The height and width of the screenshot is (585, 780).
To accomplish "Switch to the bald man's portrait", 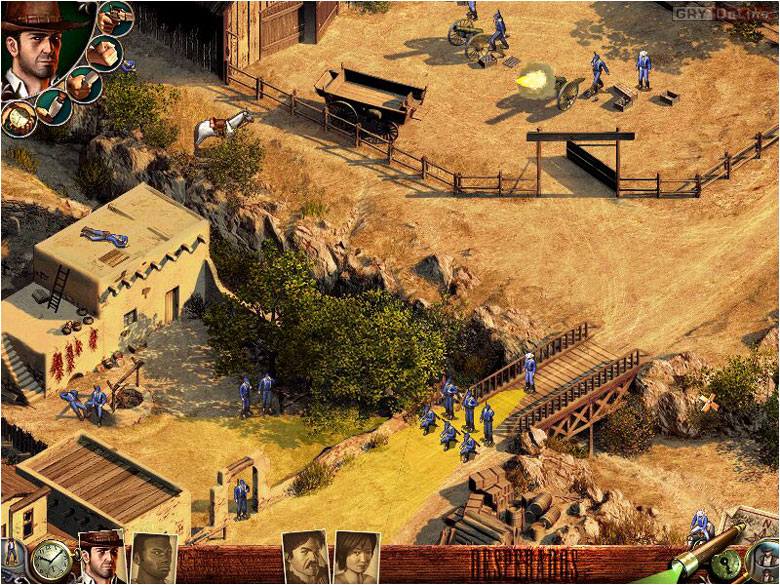I will [153, 559].
